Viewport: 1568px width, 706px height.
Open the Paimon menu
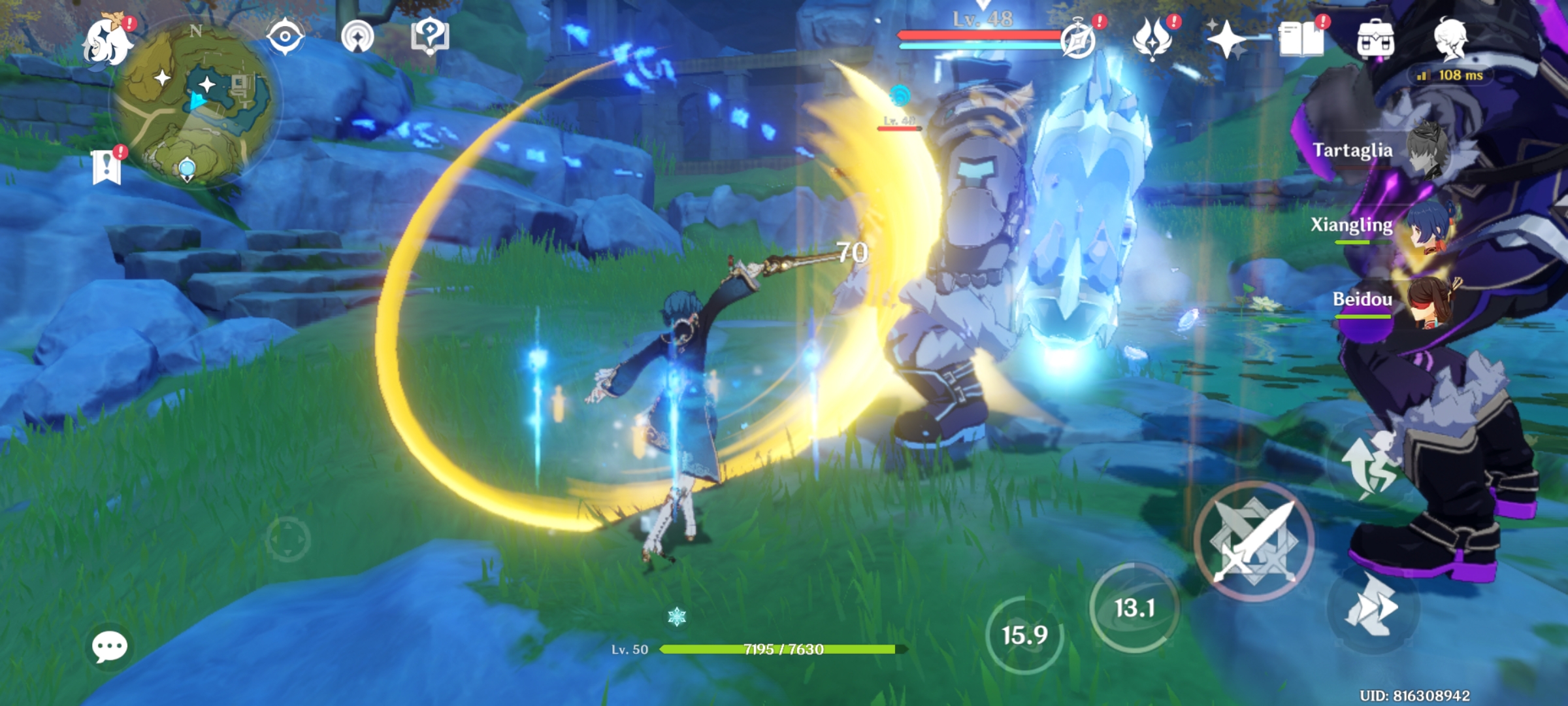coord(108,41)
